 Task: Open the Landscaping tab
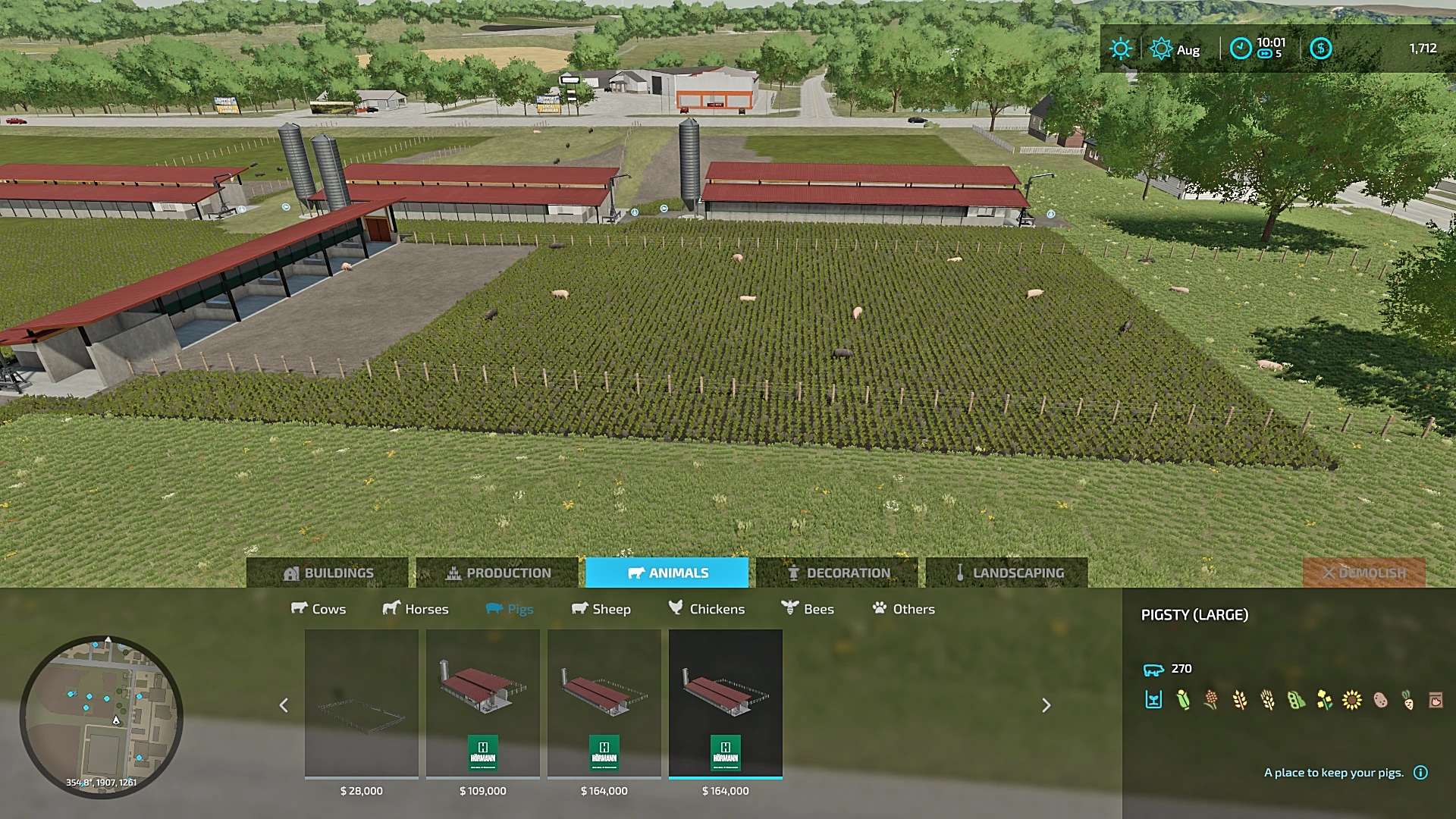(x=1007, y=573)
